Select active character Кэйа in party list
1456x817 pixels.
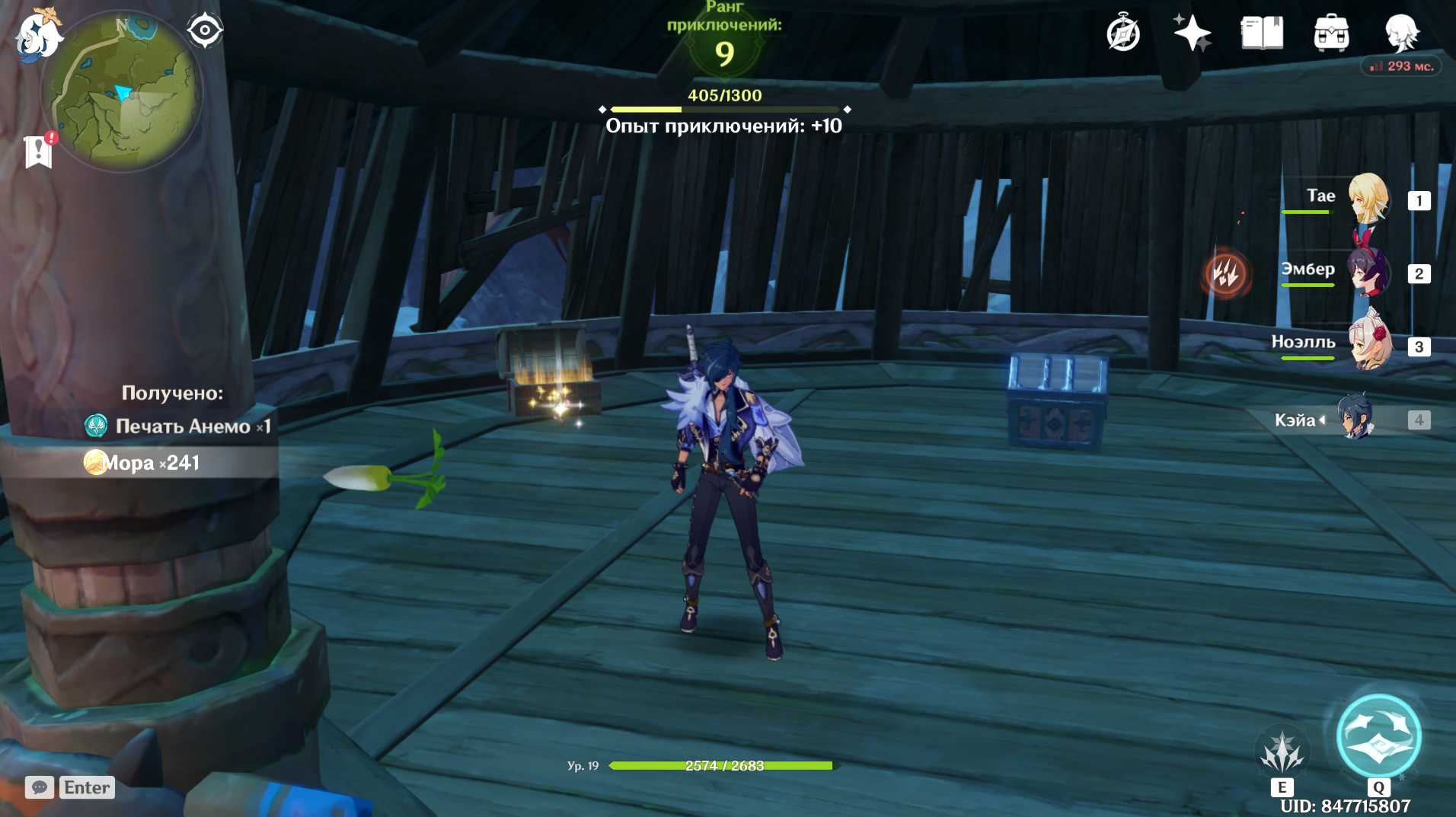(1355, 418)
